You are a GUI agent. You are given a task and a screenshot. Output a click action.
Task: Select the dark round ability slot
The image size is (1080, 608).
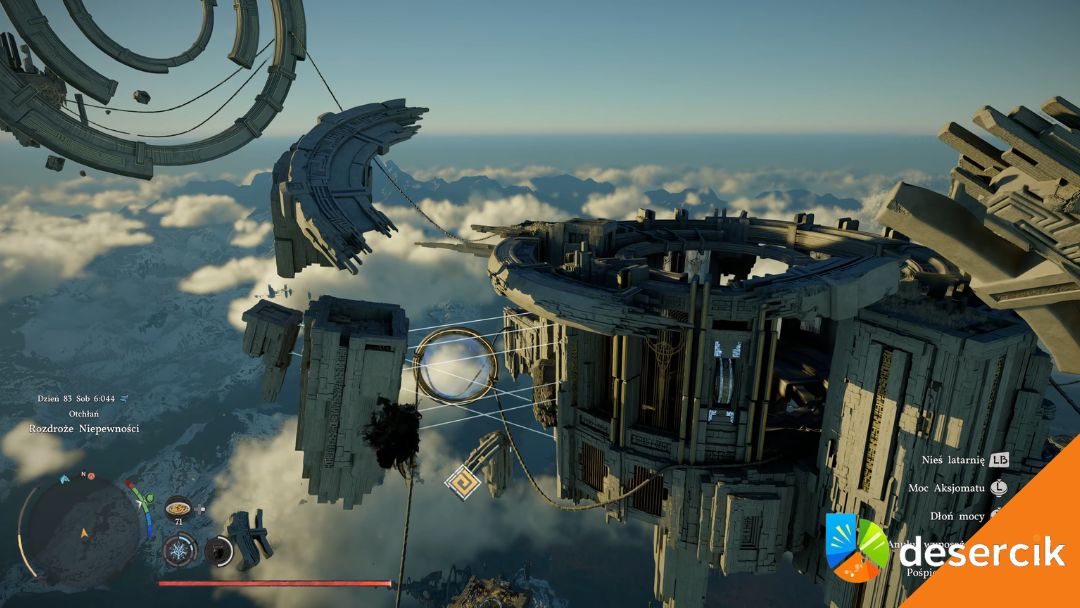pos(219,550)
